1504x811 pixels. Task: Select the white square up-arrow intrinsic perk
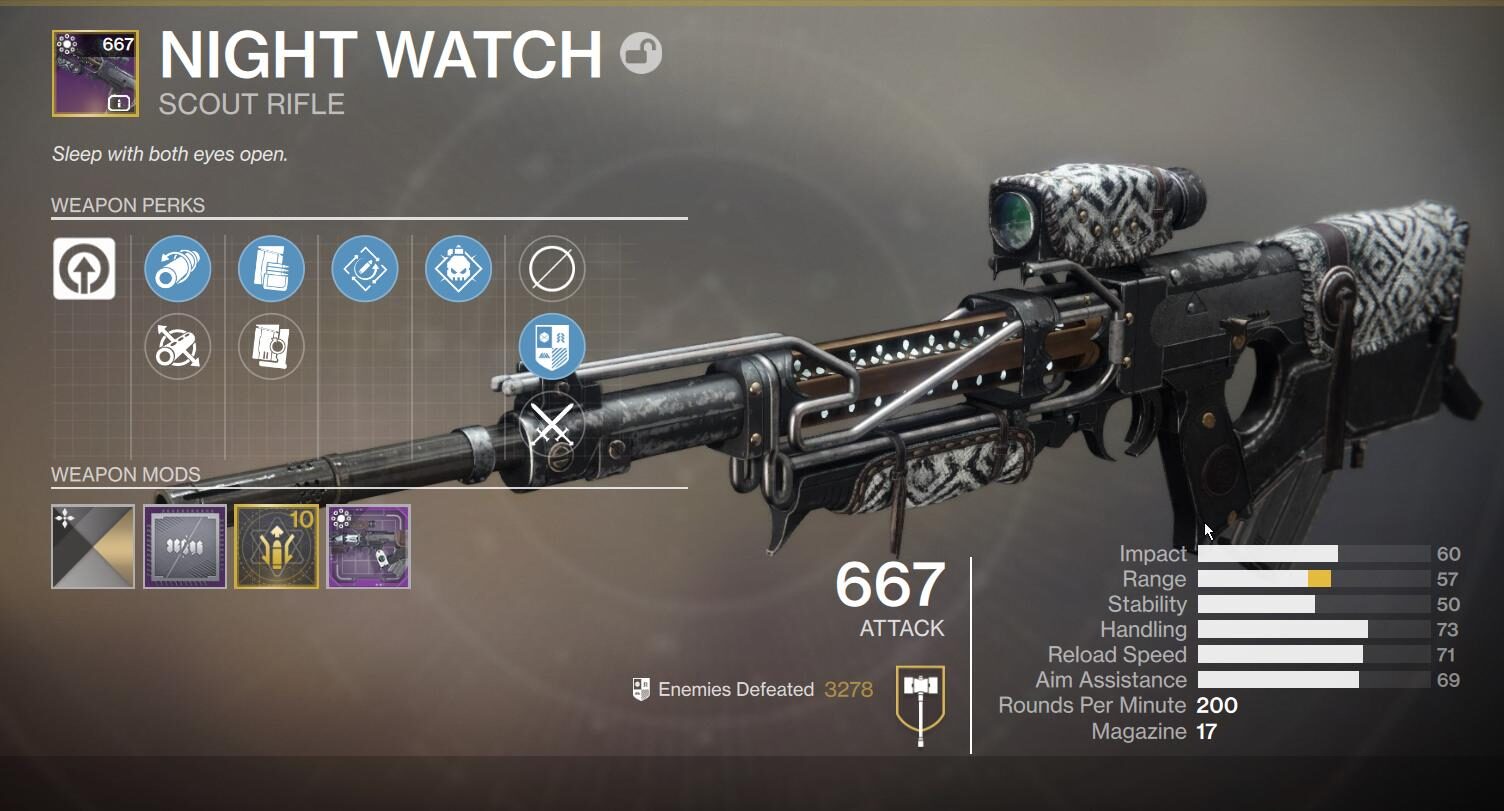[84, 269]
